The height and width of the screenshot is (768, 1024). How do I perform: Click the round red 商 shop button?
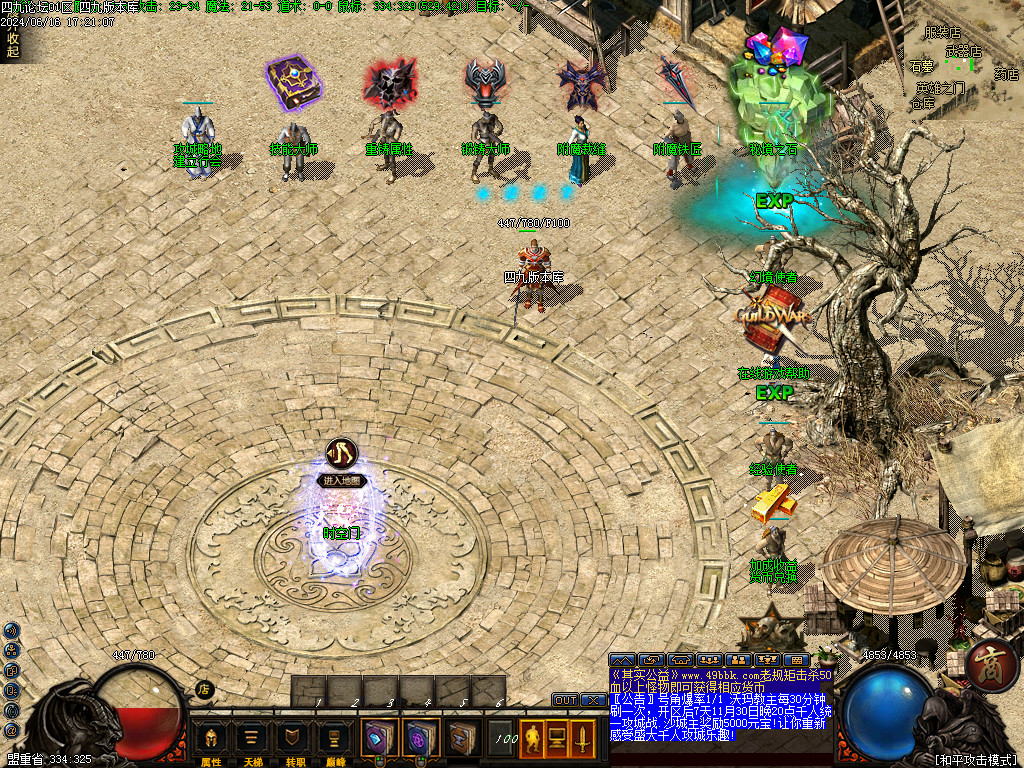click(991, 664)
